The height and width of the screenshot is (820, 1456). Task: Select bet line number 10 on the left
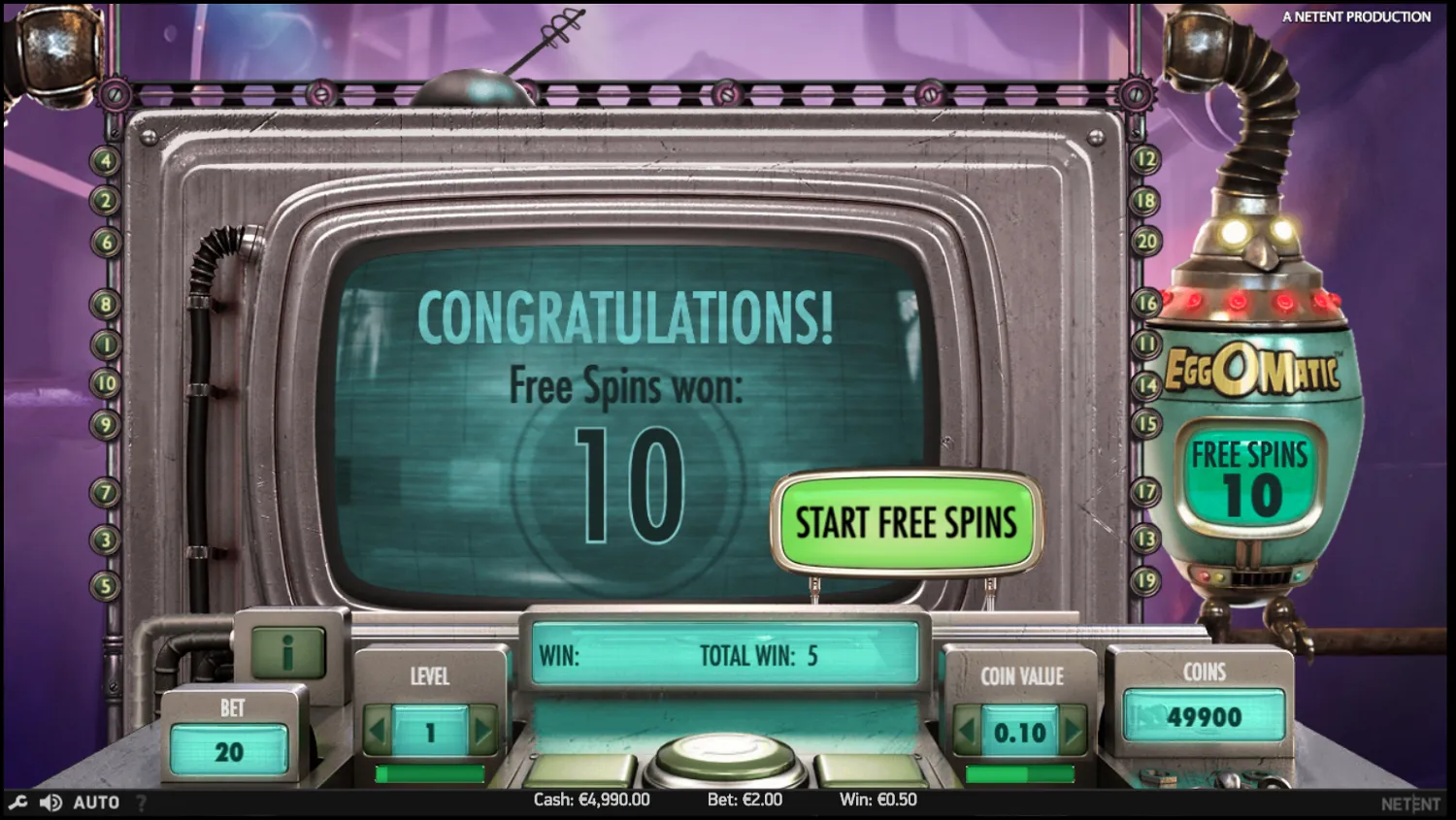pyautogui.click(x=105, y=381)
